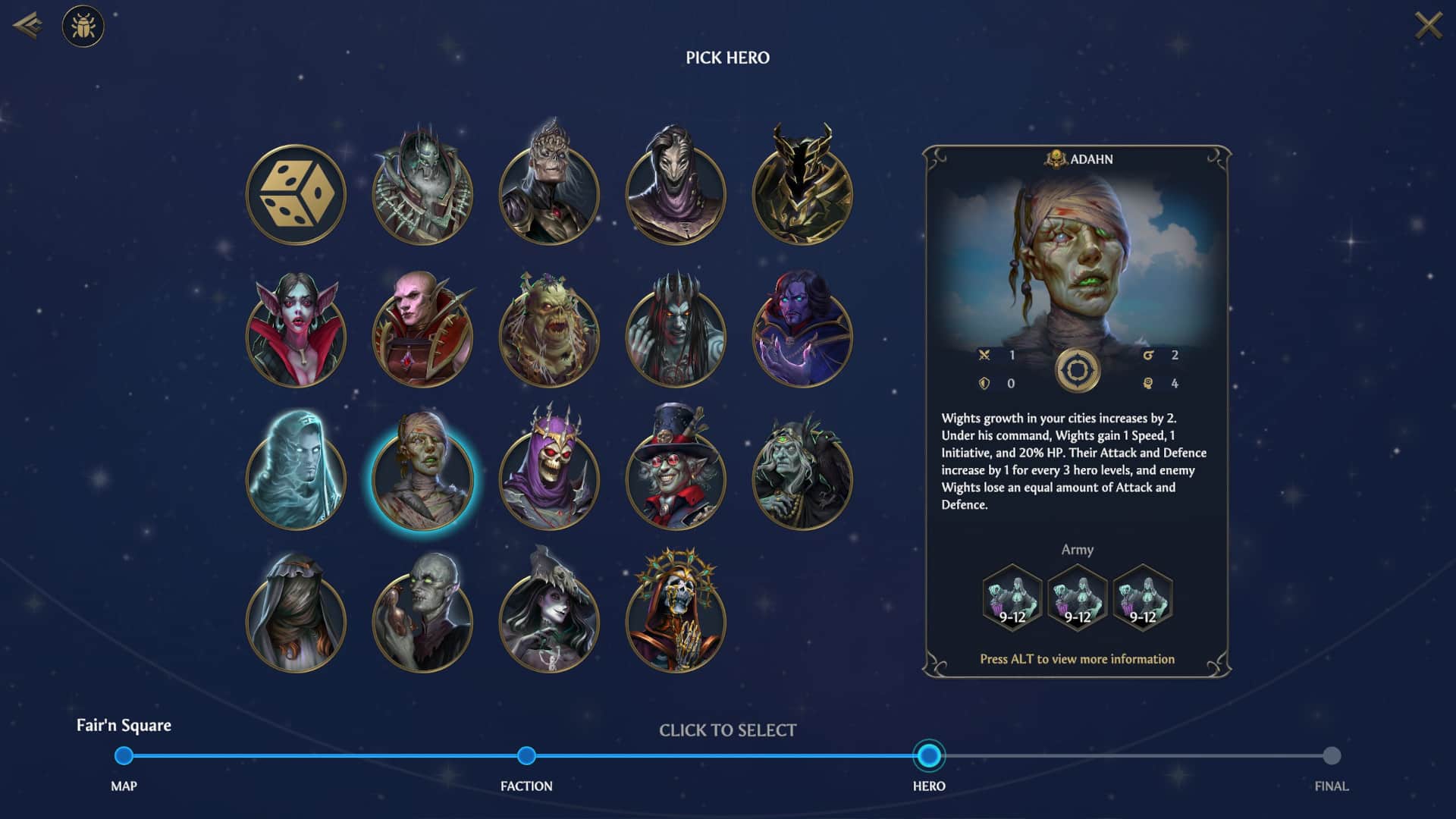
Task: Click the shield defence stat icon
Action: tap(984, 384)
